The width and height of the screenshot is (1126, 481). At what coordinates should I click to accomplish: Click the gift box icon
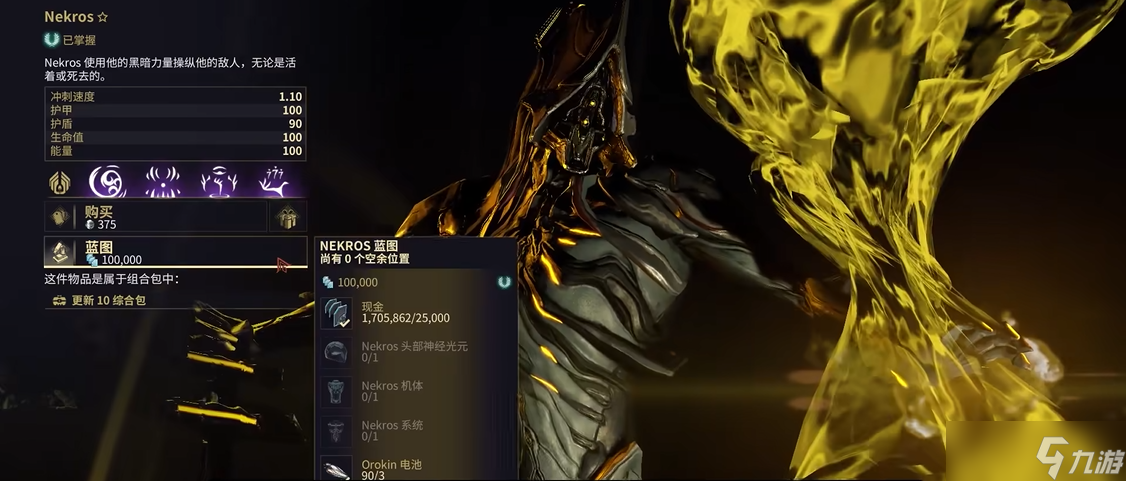tap(287, 217)
